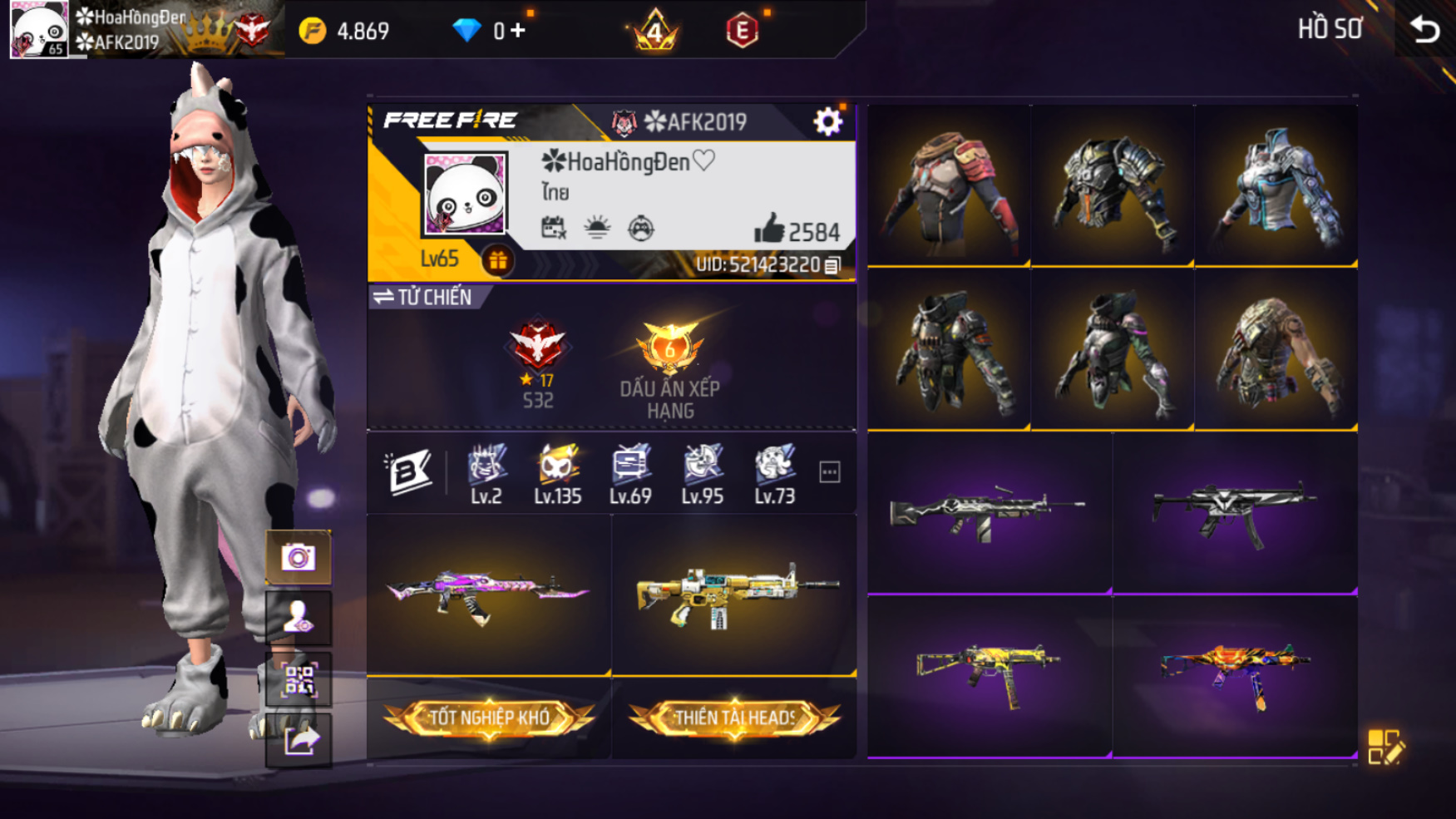
Task: Edit the showcase layout
Action: [1385, 746]
